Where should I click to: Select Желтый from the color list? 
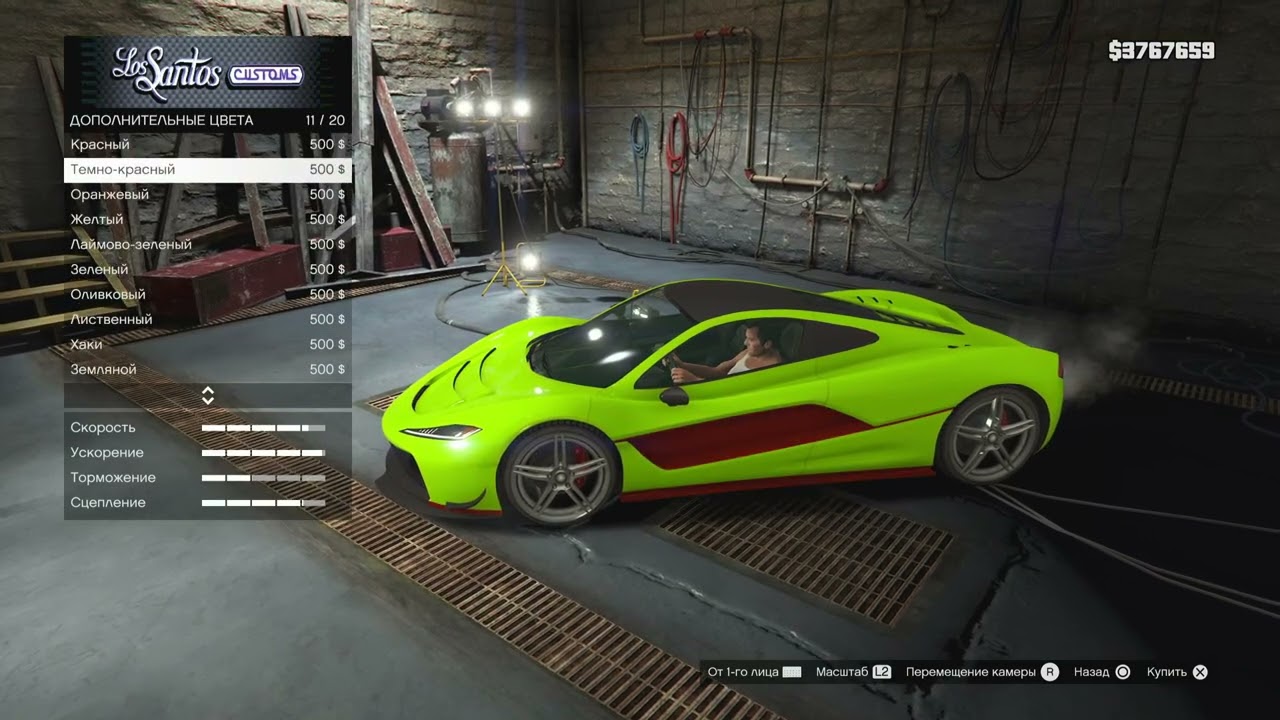(x=207, y=220)
